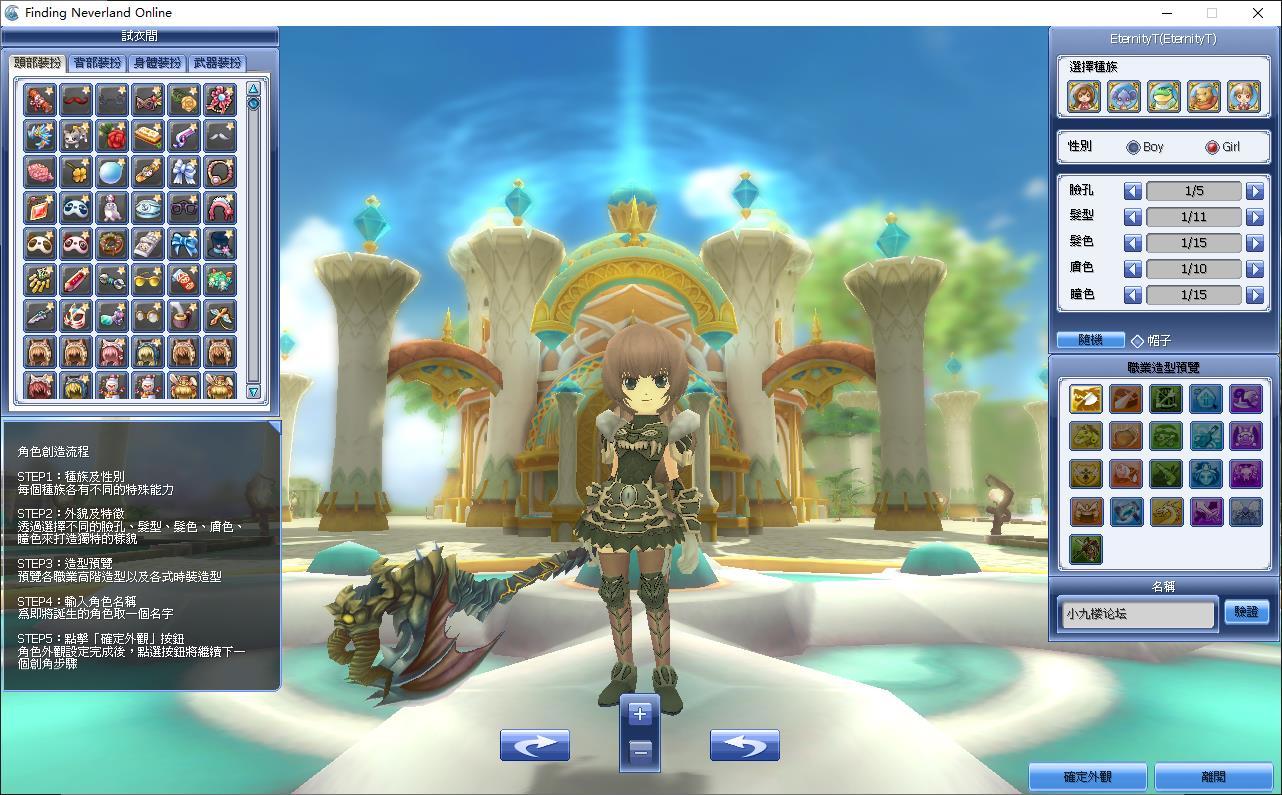
Task: Step 膚色 skin tone forward
Action: [1254, 269]
